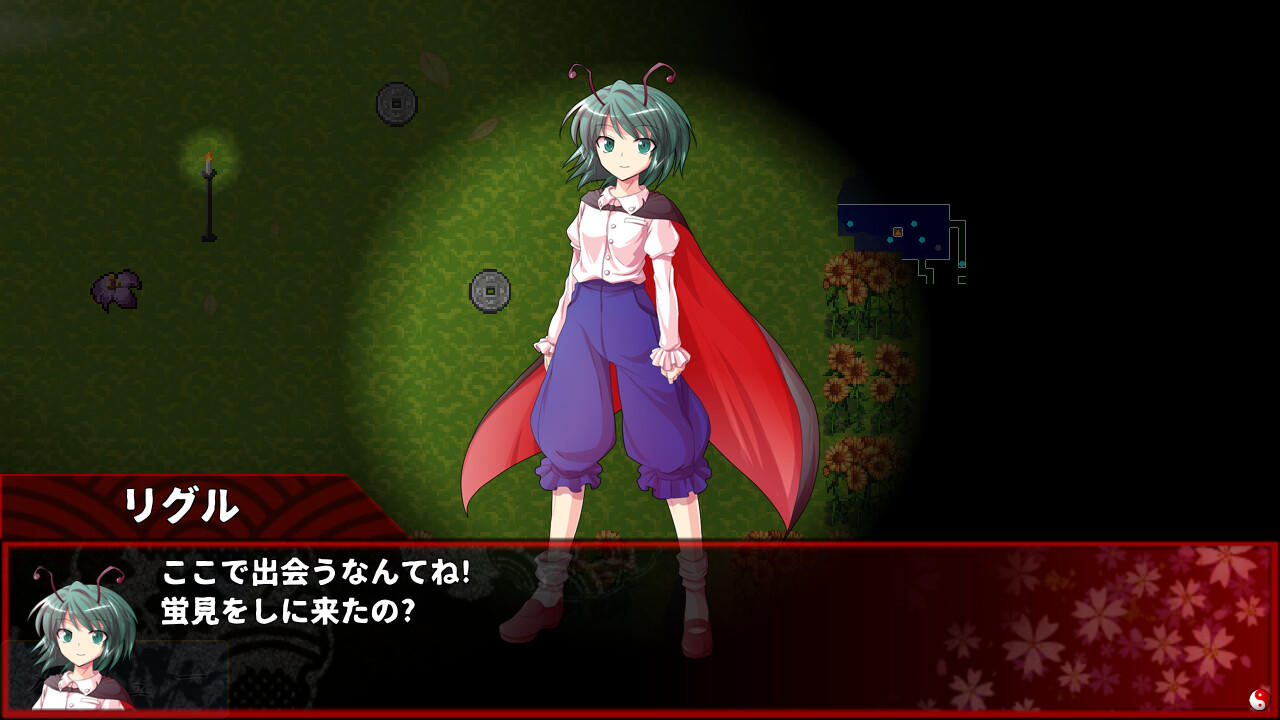This screenshot has width=1280, height=720.
Task: Click the gray dot inside the minimap
Action: 938,247
